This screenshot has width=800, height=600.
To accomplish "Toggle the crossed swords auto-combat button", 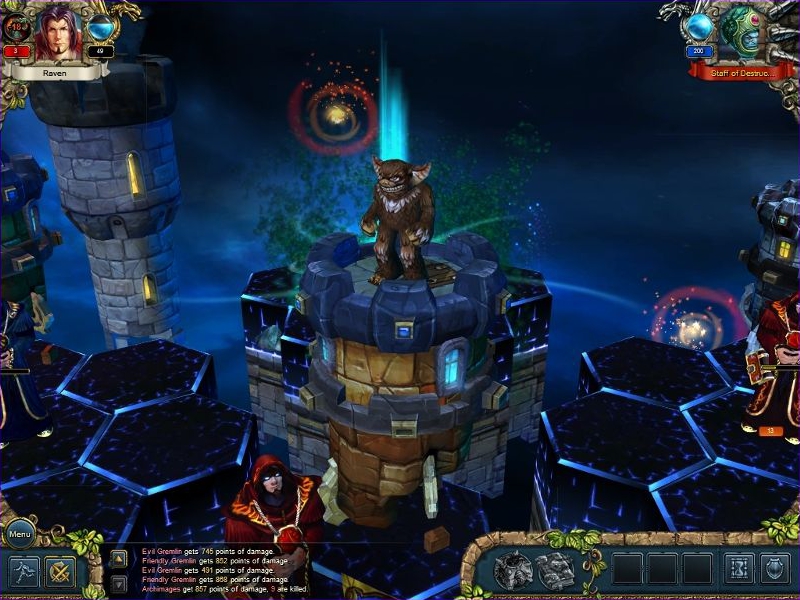I will [60, 572].
